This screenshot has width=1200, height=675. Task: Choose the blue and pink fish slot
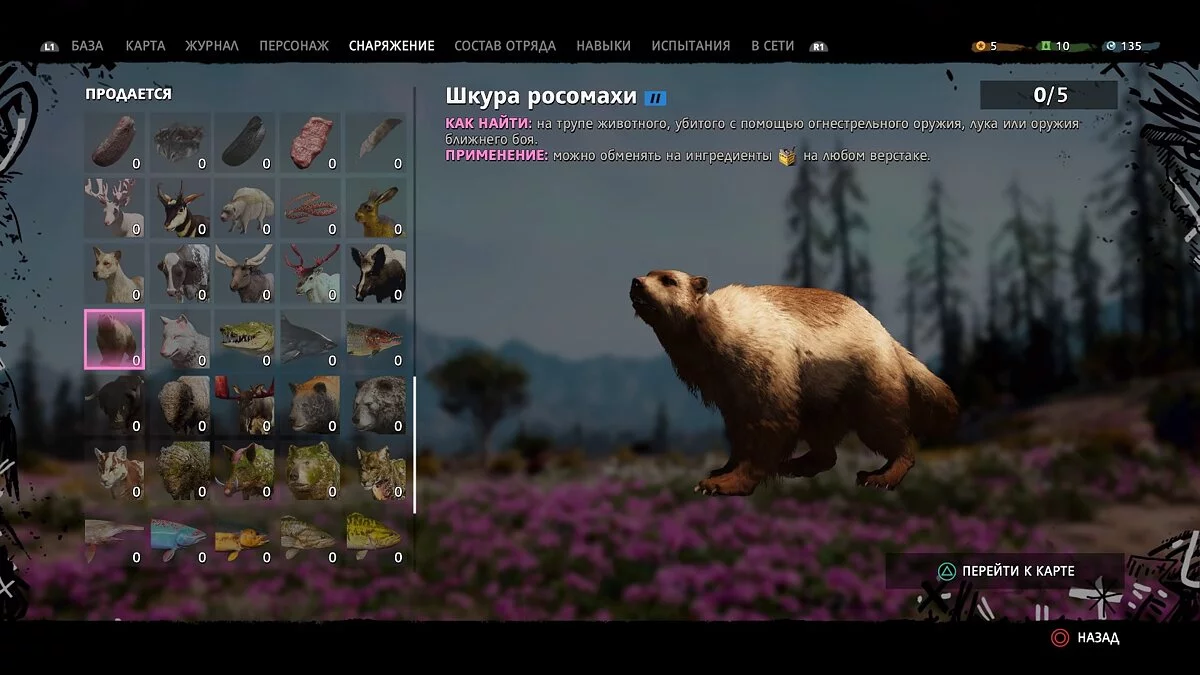tap(181, 537)
